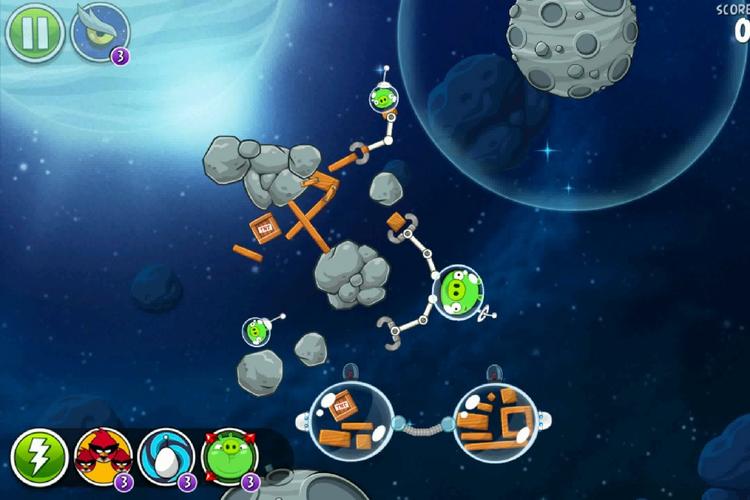Open the green lightning bolt power-ups button
Image resolution: width=750 pixels, height=500 pixels.
[x=39, y=458]
